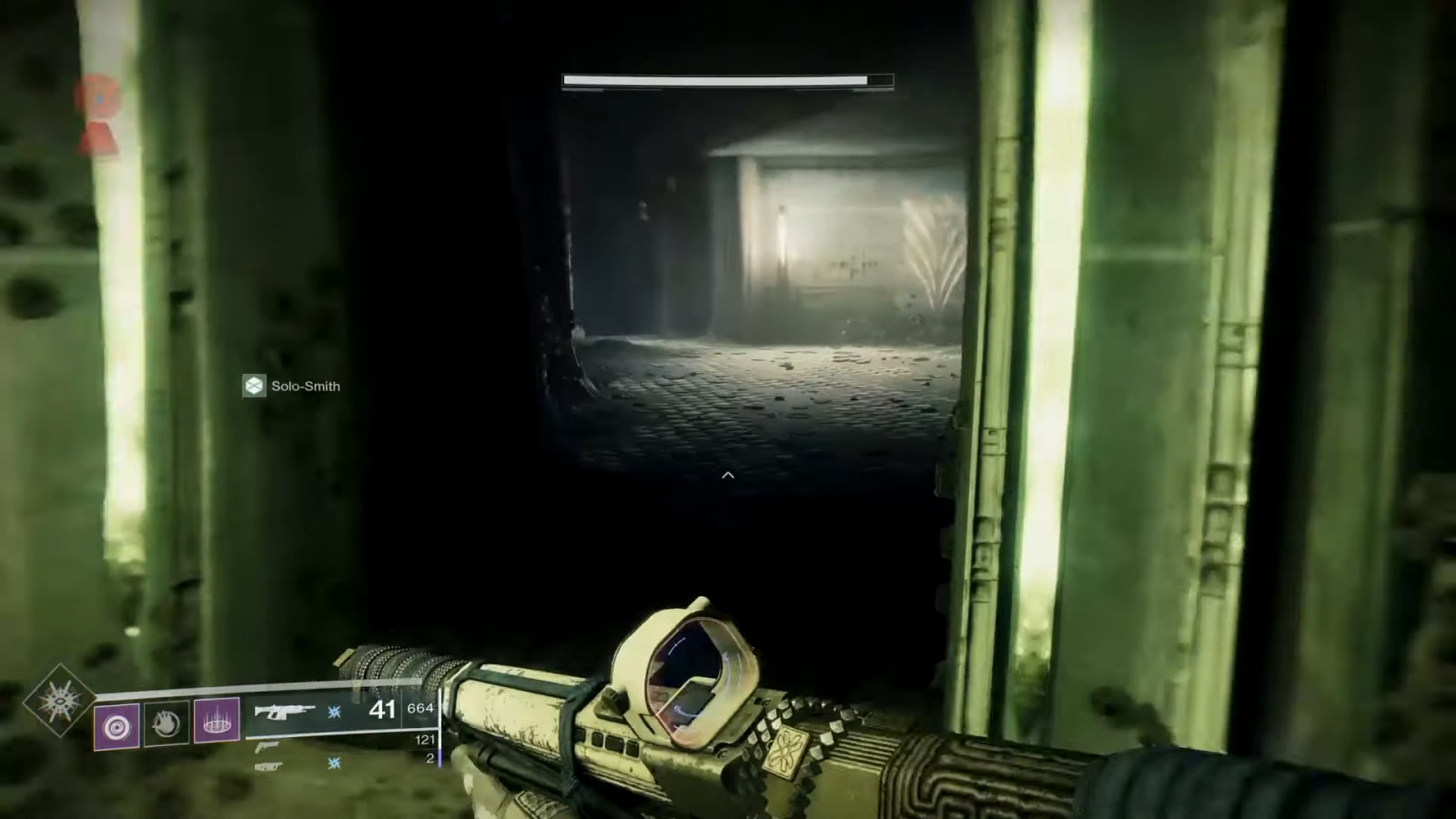Select the purple vortex grenade icon
Screen dimensions: 1456x819
(x=117, y=726)
